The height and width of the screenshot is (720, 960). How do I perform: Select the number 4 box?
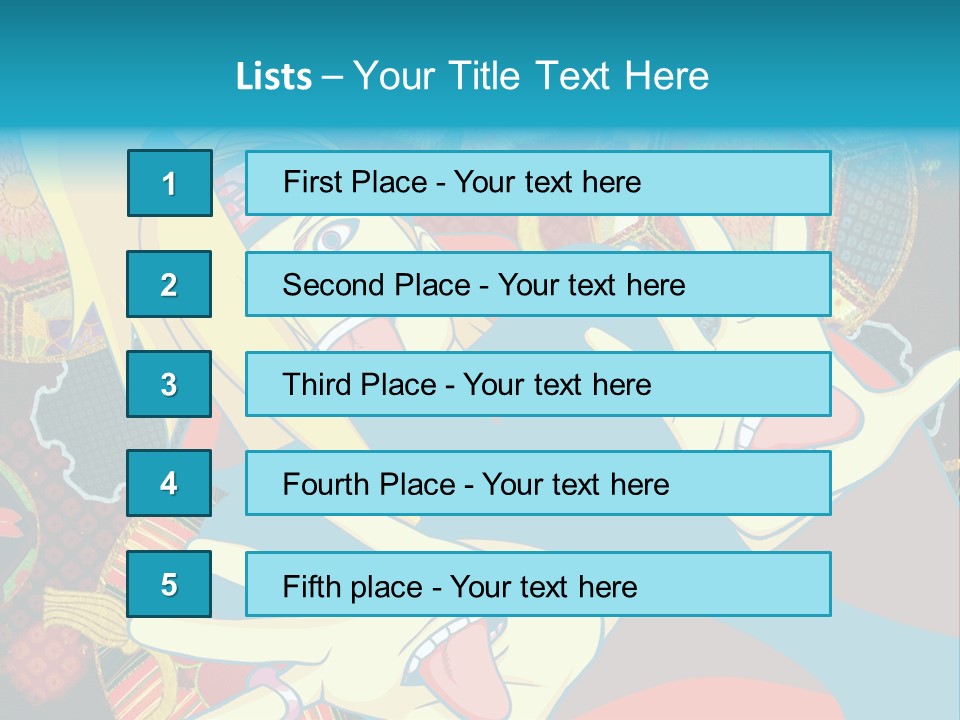(169, 483)
